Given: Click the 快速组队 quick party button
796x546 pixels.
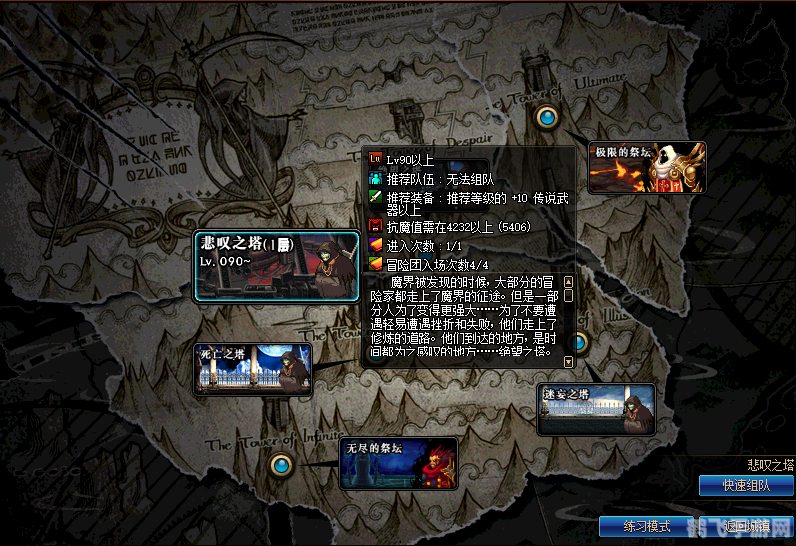Looking at the screenshot, I should [x=746, y=486].
